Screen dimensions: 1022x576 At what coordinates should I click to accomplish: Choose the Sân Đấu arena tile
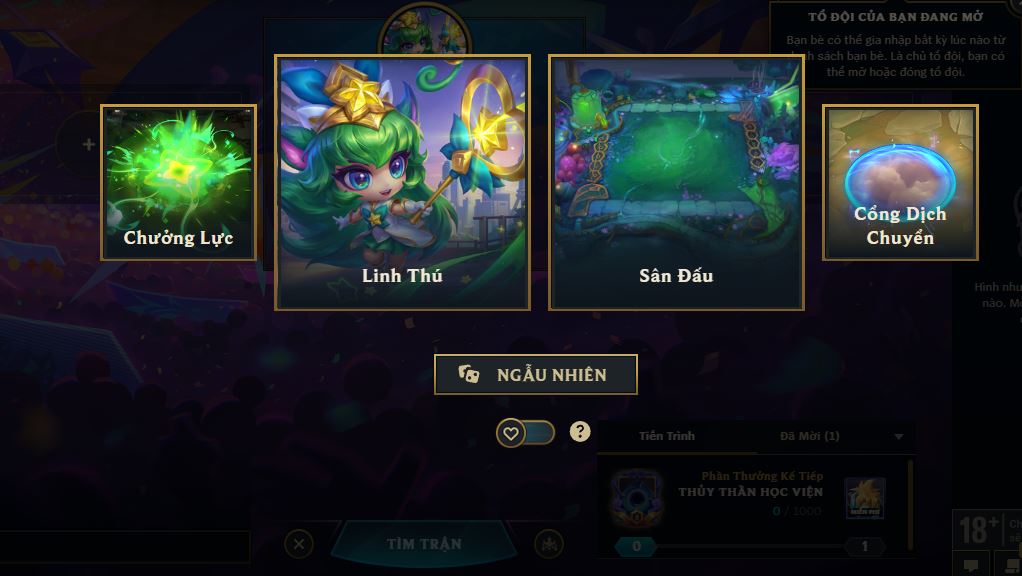click(676, 182)
